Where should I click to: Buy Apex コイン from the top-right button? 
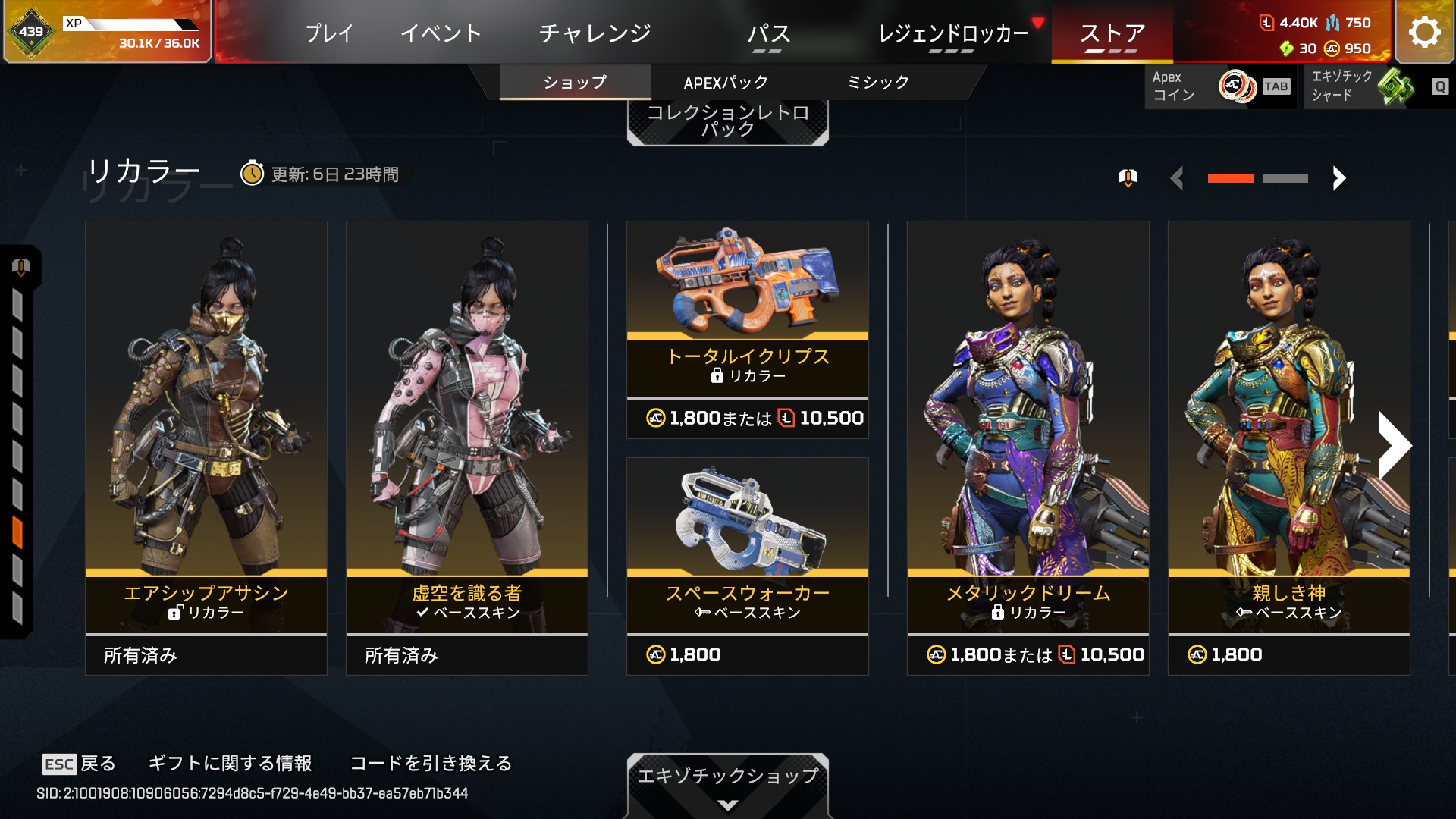(x=1219, y=86)
